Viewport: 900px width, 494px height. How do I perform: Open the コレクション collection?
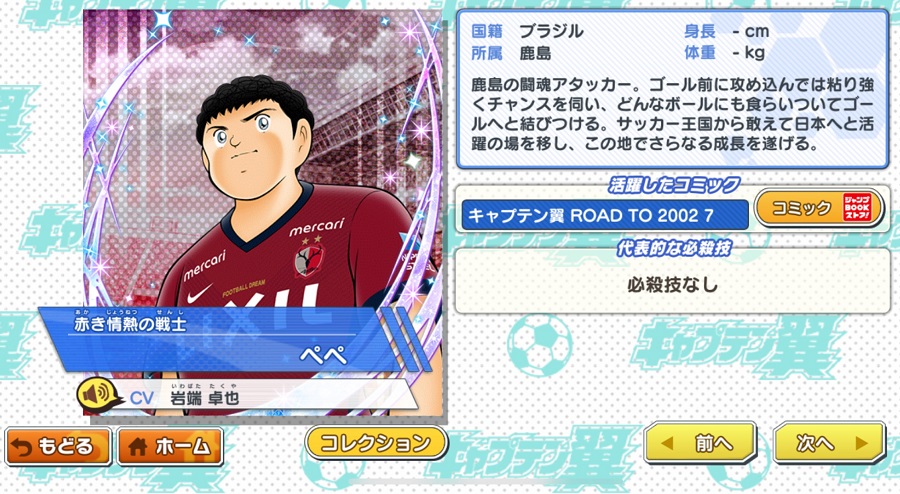tap(376, 442)
